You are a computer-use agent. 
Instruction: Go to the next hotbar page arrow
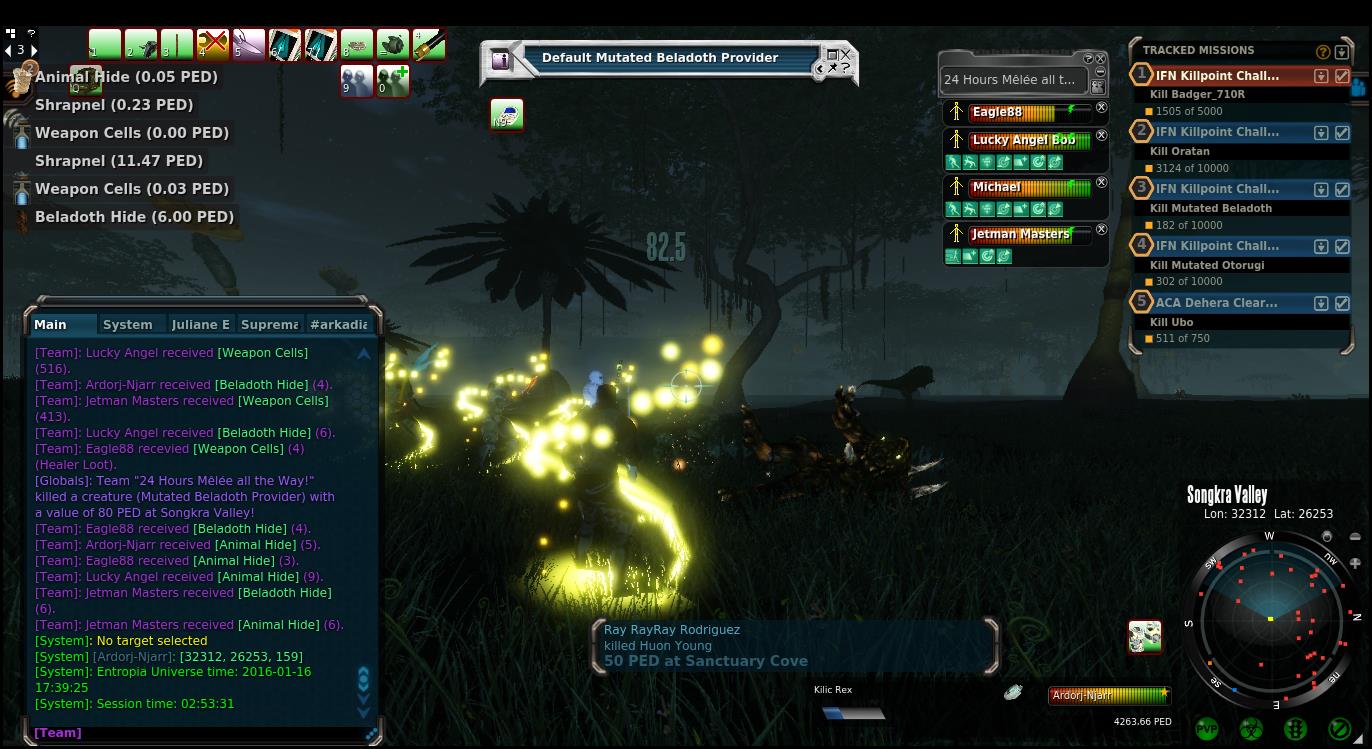pyautogui.click(x=34, y=50)
